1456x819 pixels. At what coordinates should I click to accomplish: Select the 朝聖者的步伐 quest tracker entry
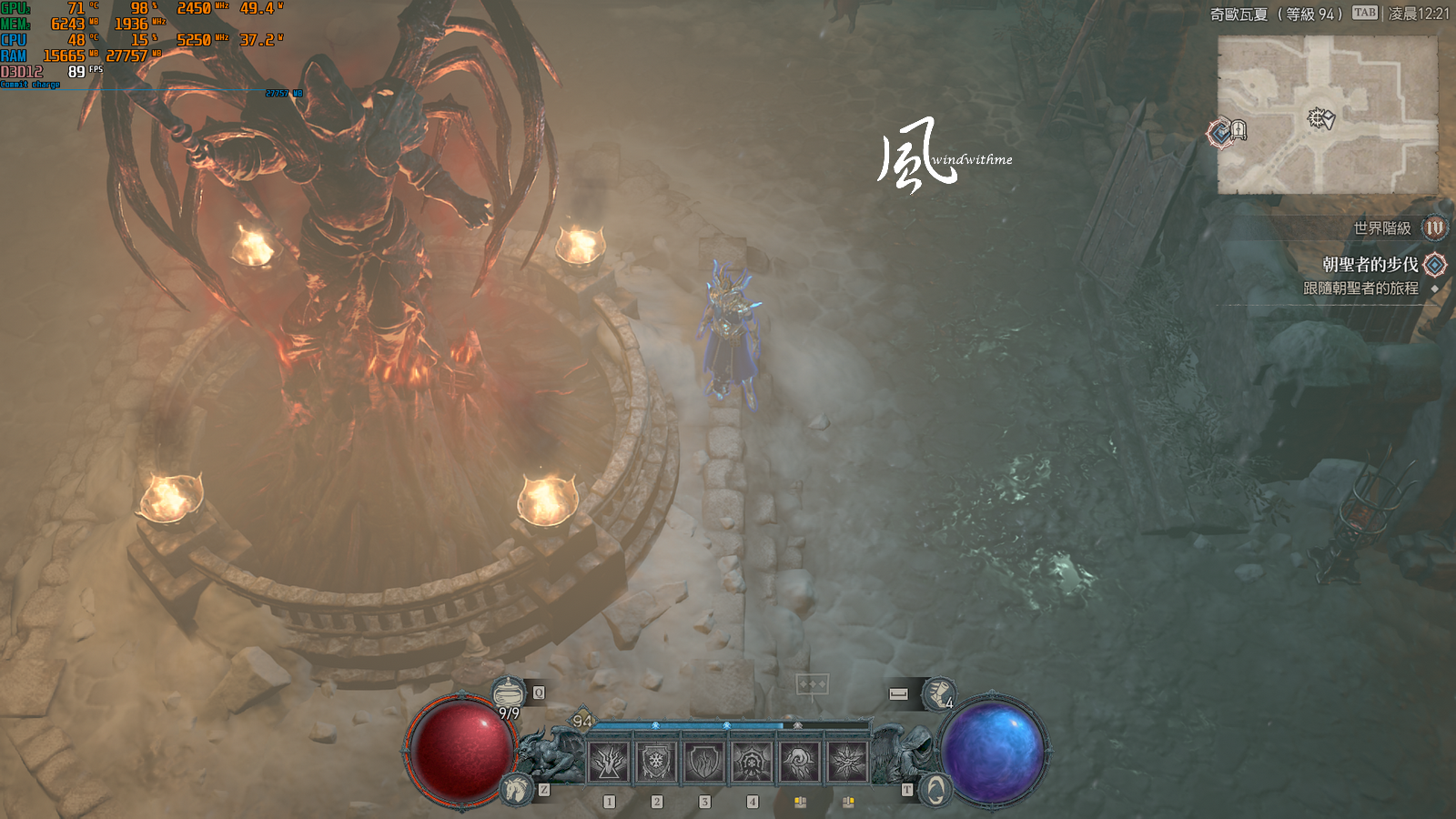[x=1370, y=265]
